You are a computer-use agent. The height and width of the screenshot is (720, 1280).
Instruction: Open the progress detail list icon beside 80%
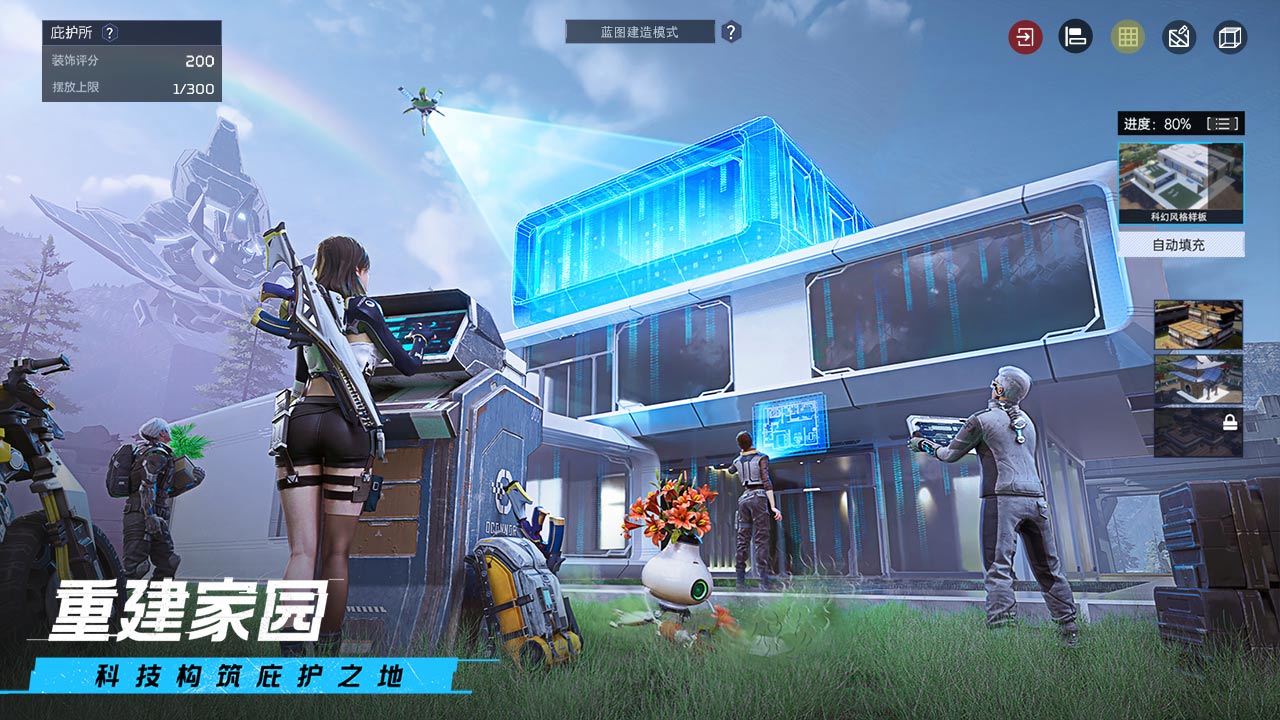coord(1224,122)
